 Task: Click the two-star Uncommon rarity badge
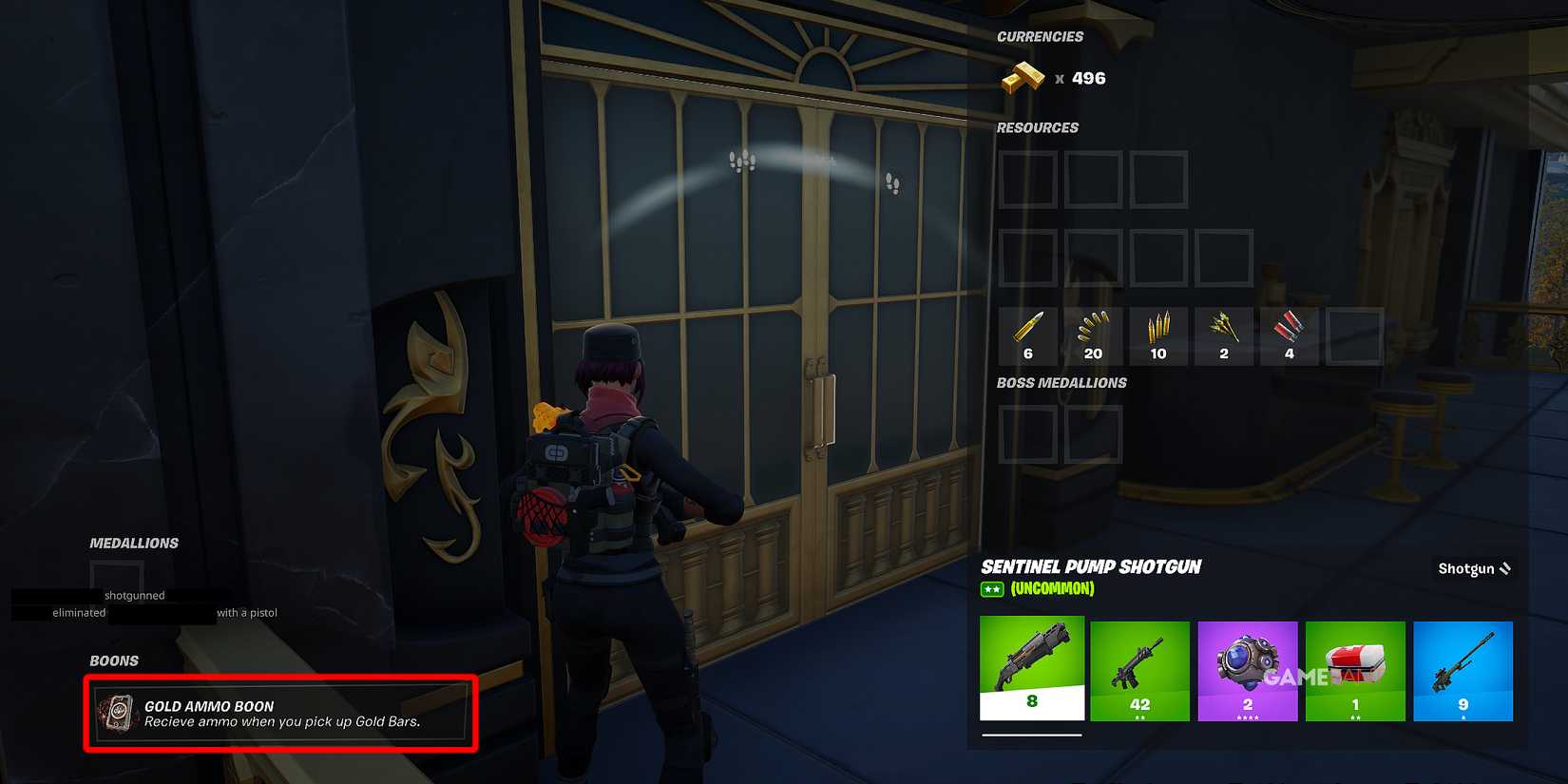(x=991, y=588)
